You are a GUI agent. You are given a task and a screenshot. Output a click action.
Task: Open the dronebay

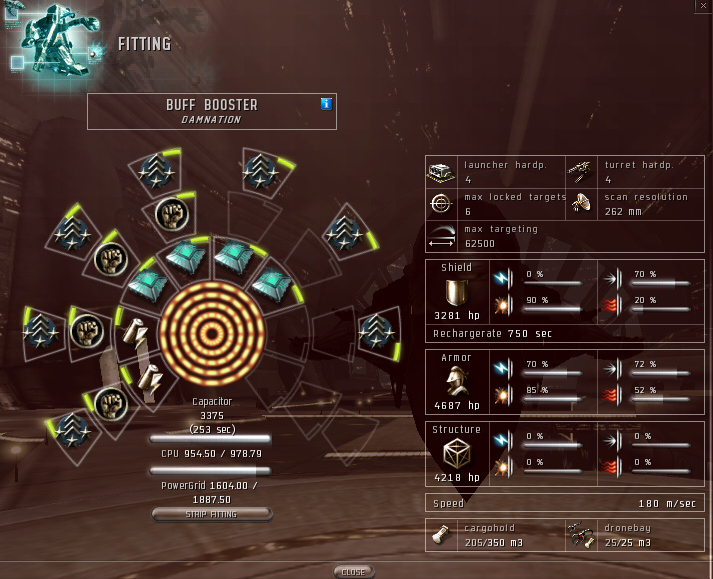(580, 536)
